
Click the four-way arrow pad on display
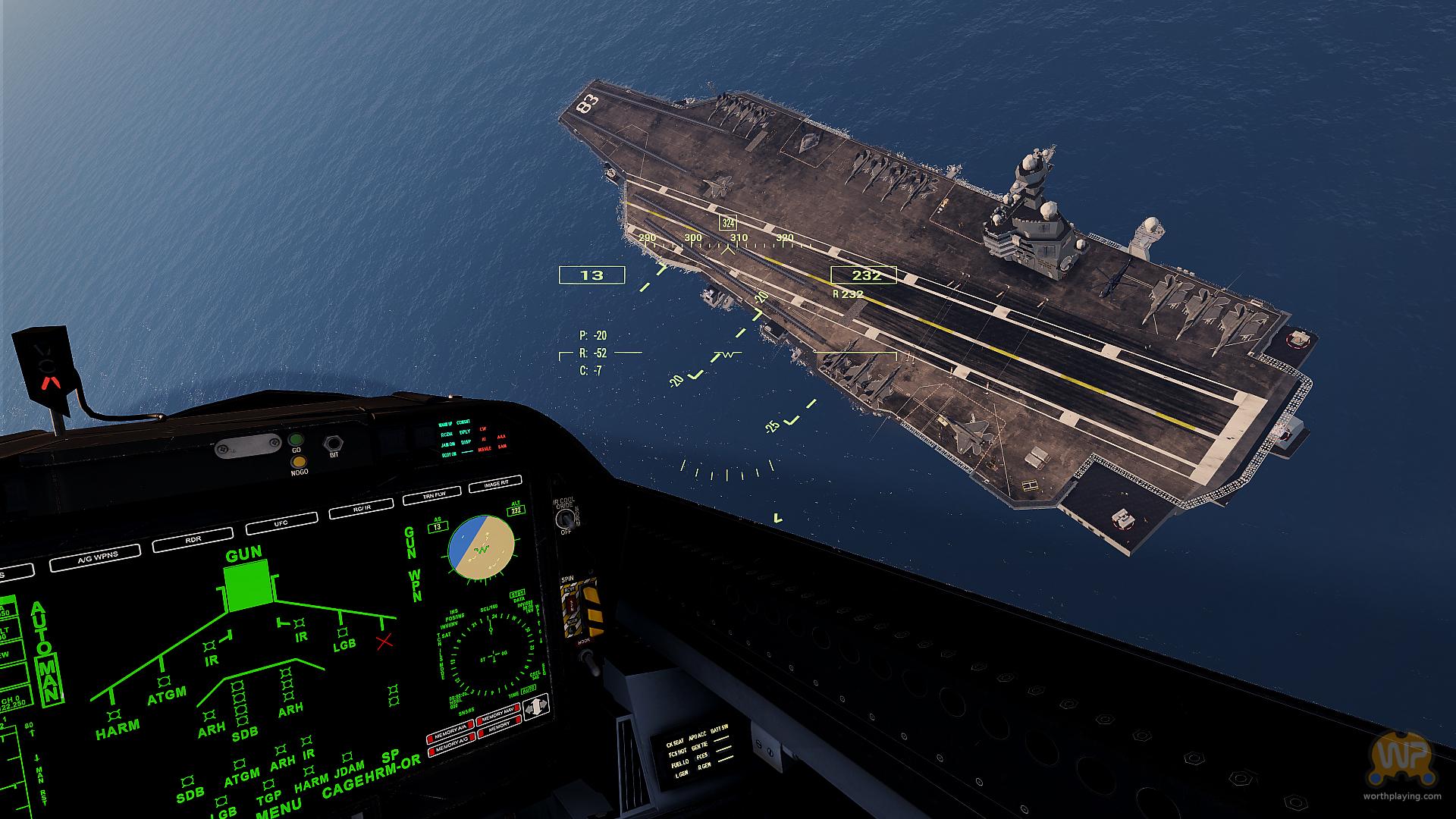pos(535,708)
